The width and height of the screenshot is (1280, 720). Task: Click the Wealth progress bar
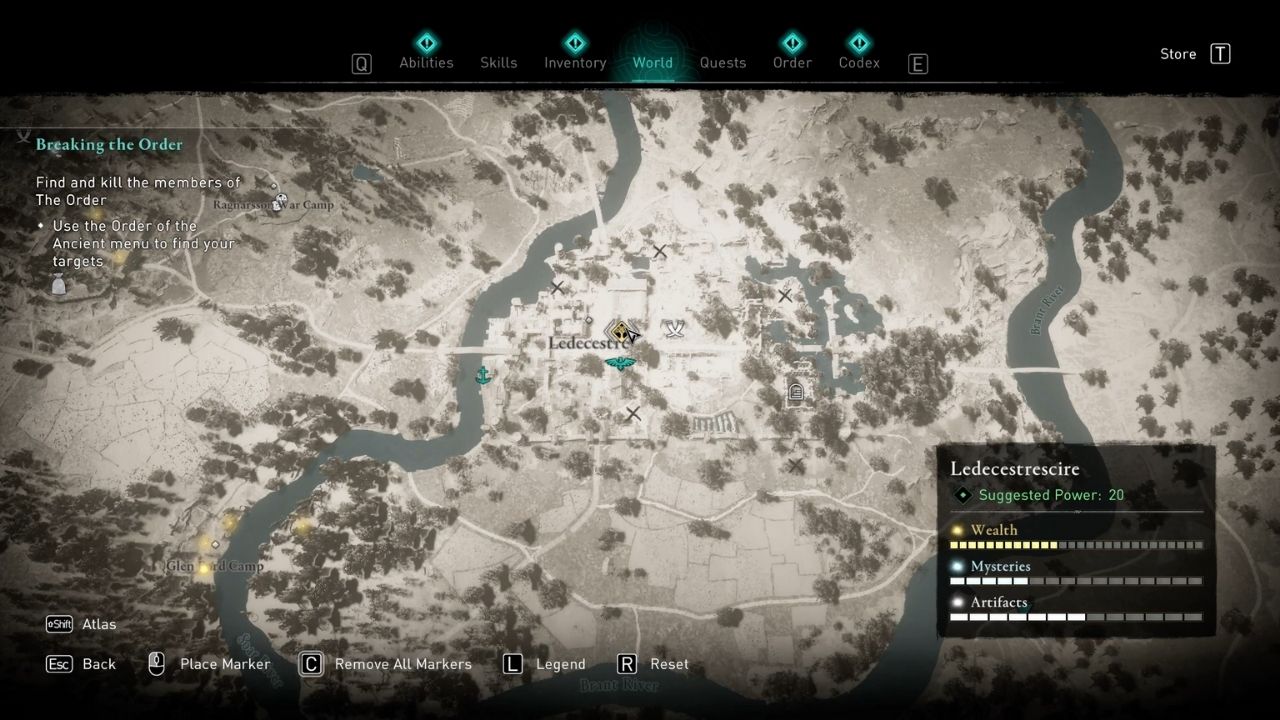1075,544
